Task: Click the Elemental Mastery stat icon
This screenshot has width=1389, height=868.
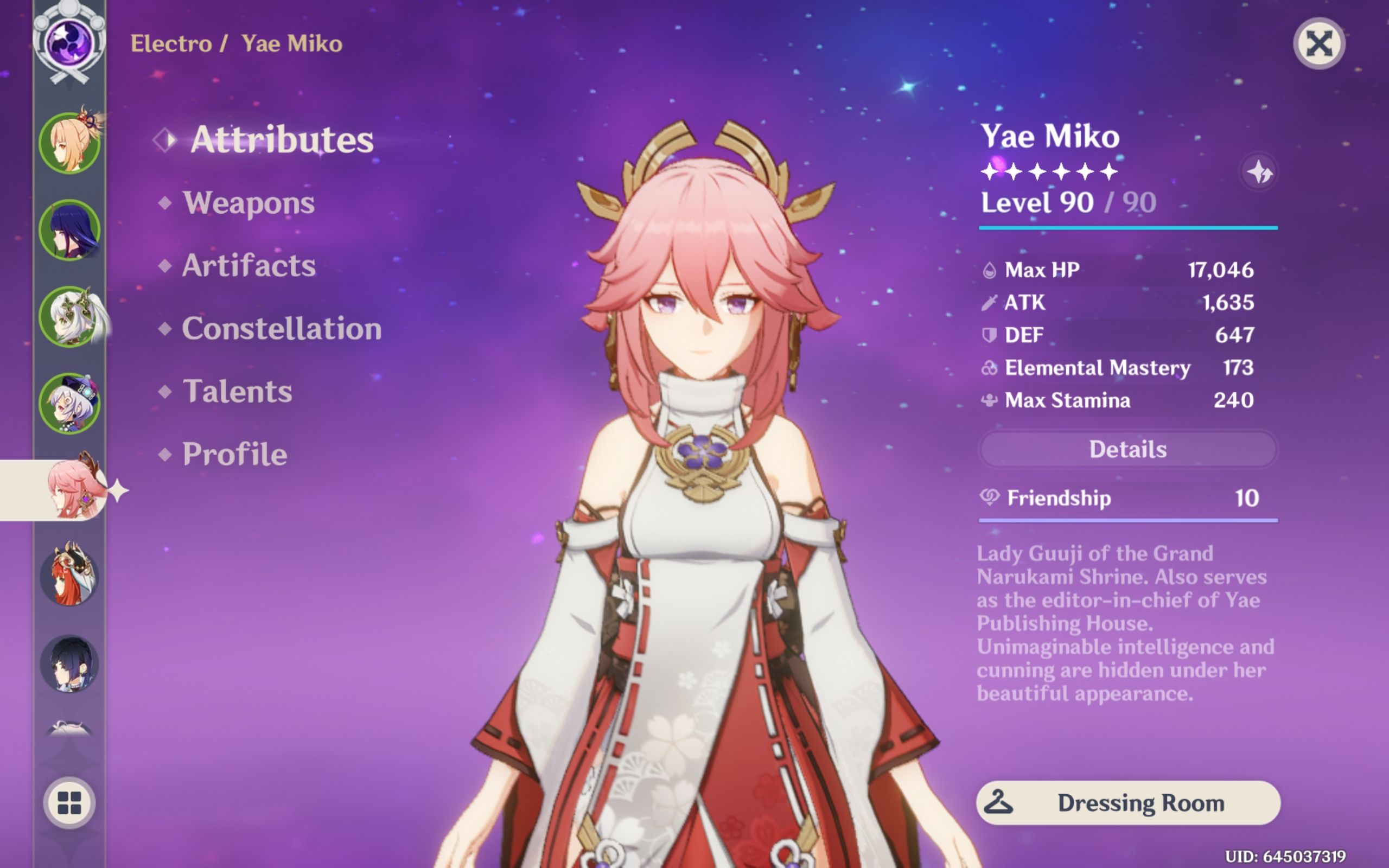Action: [989, 367]
